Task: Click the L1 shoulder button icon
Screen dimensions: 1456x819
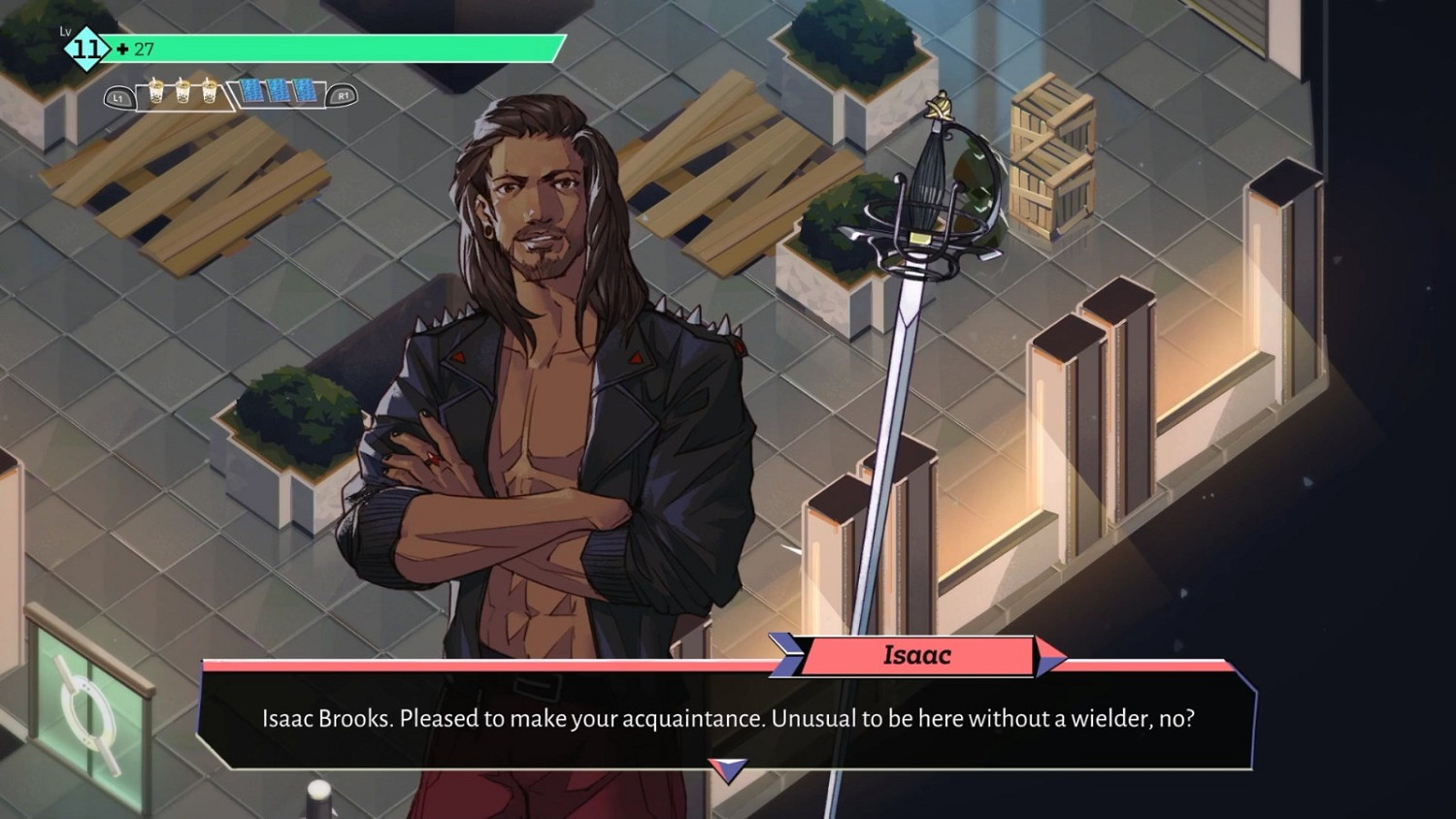Action: [x=118, y=96]
